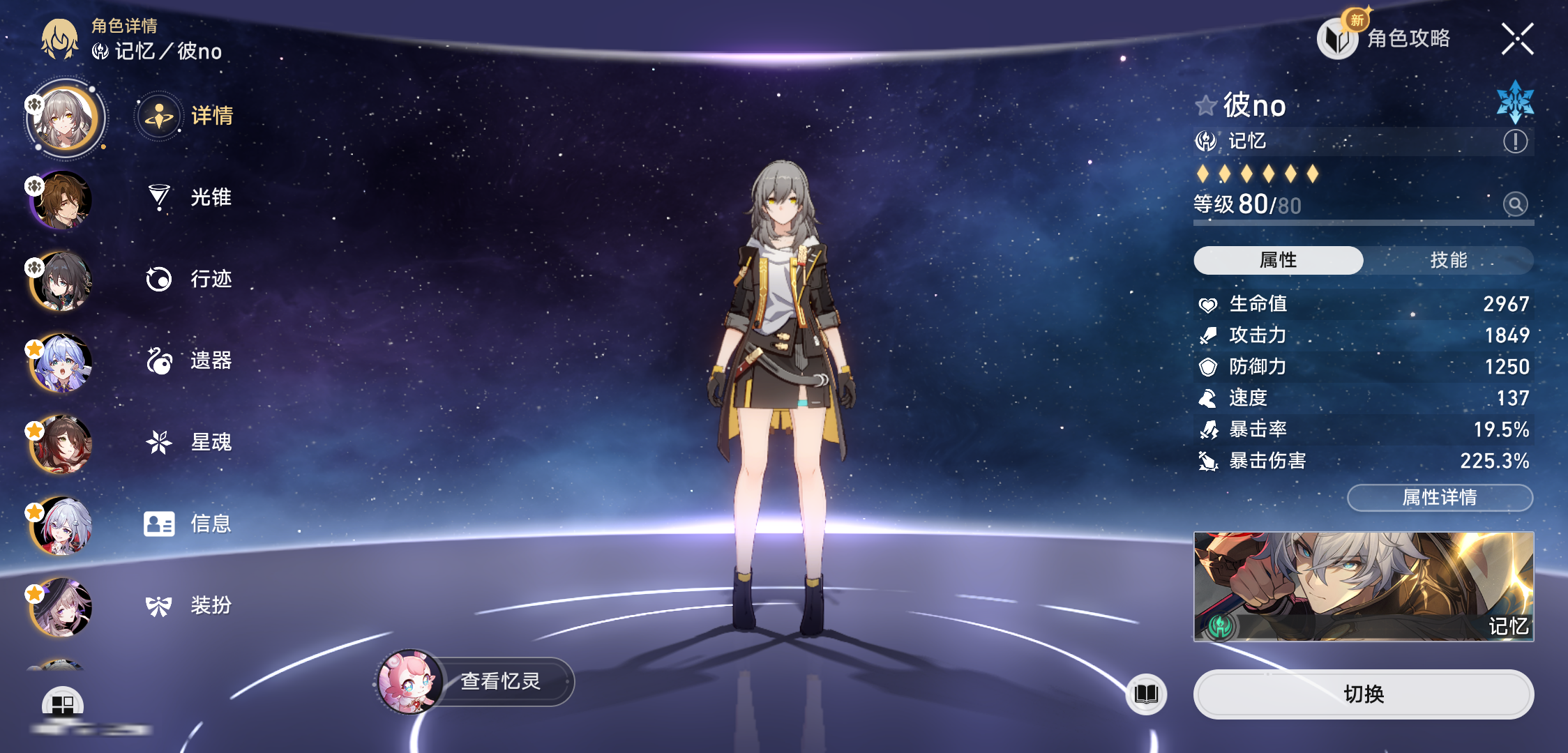This screenshot has width=1568, height=753.
Task: Select the brown-haired male character portrait
Action: pyautogui.click(x=63, y=200)
